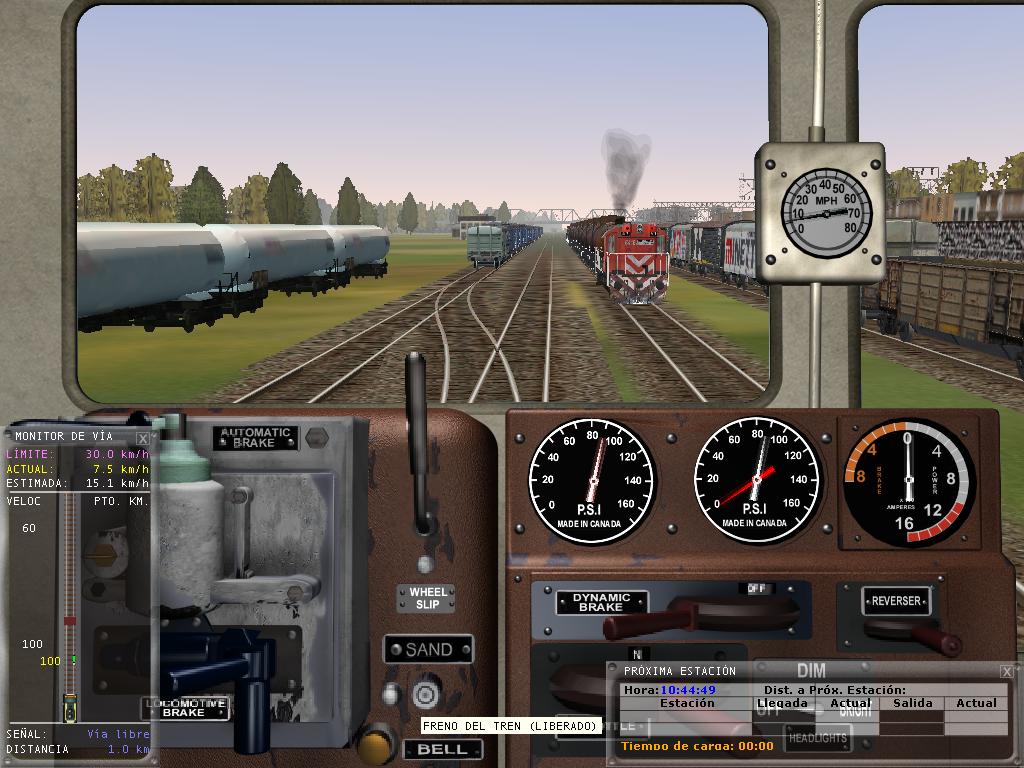1024x768 pixels.
Task: Click the round sander button under SAND
Action: [x=426, y=693]
